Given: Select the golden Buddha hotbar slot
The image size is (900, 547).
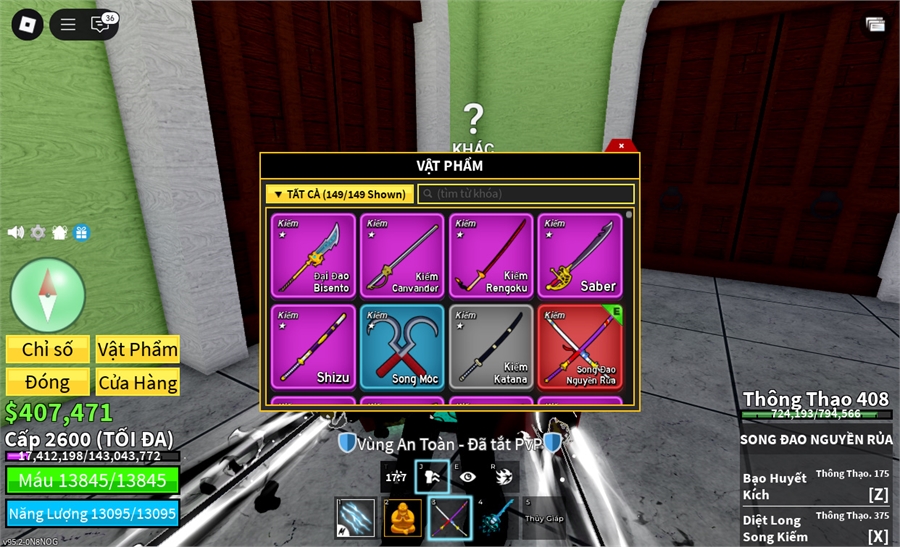Looking at the screenshot, I should click(404, 518).
